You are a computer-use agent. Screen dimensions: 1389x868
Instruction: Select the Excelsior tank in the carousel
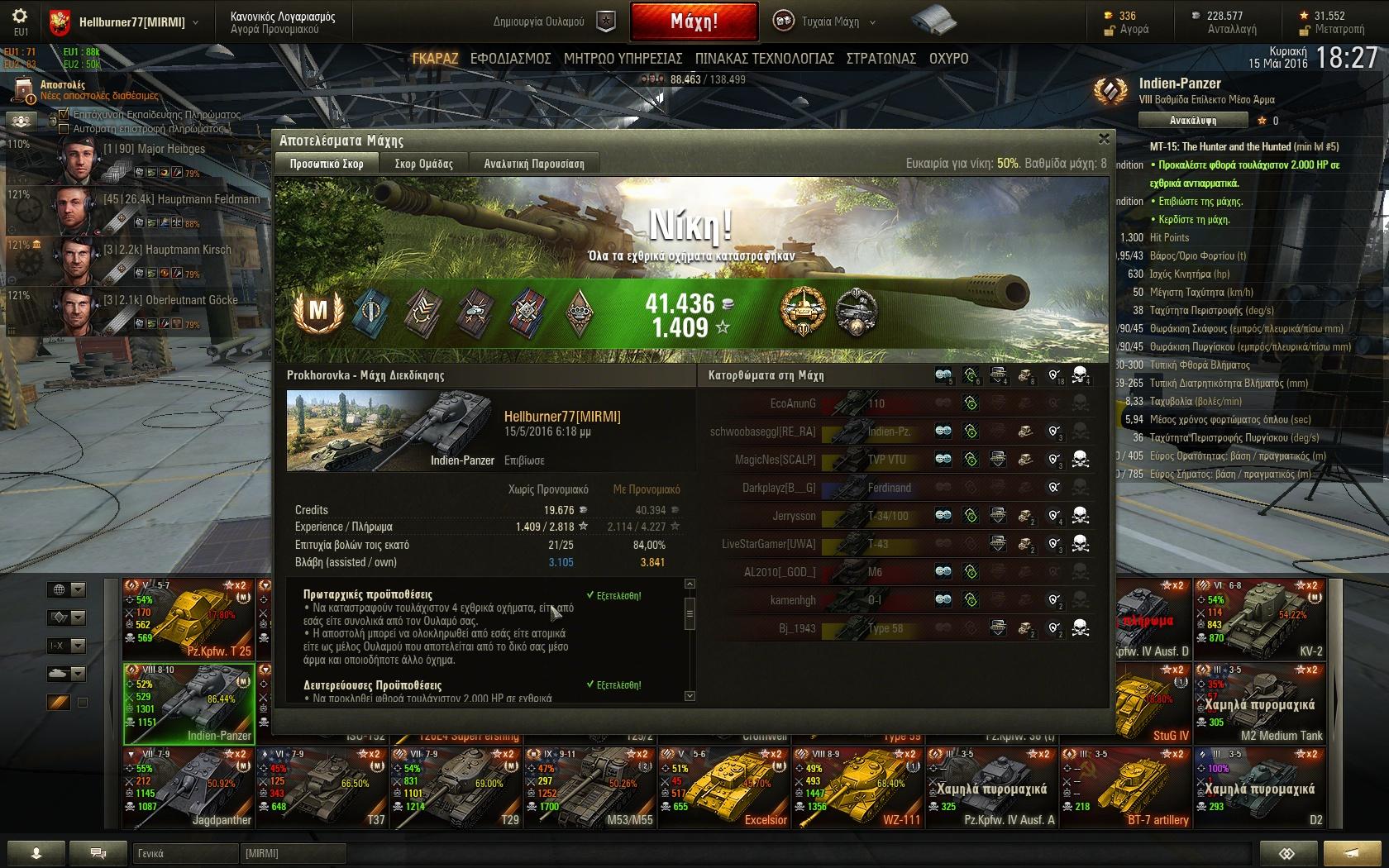[x=724, y=787]
